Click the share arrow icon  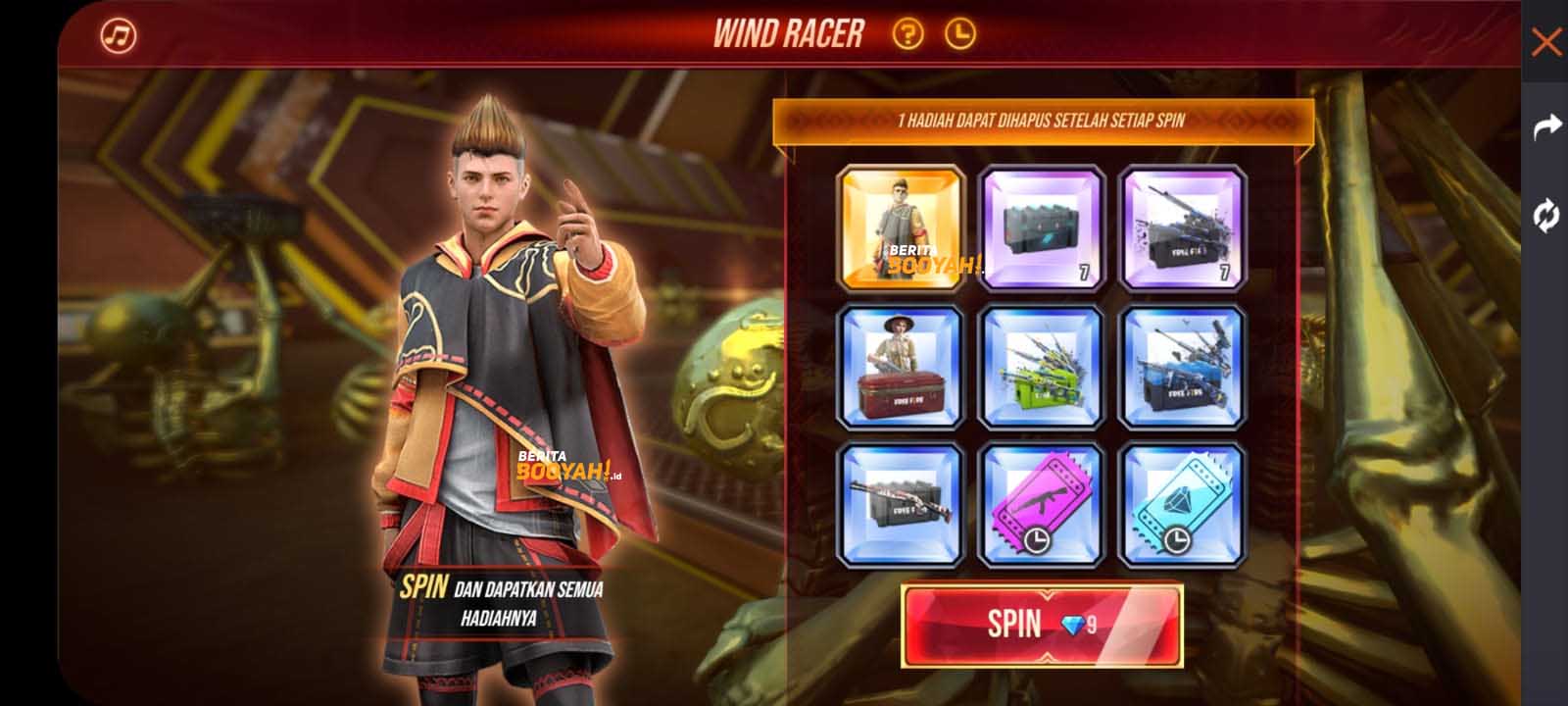coord(1545,126)
